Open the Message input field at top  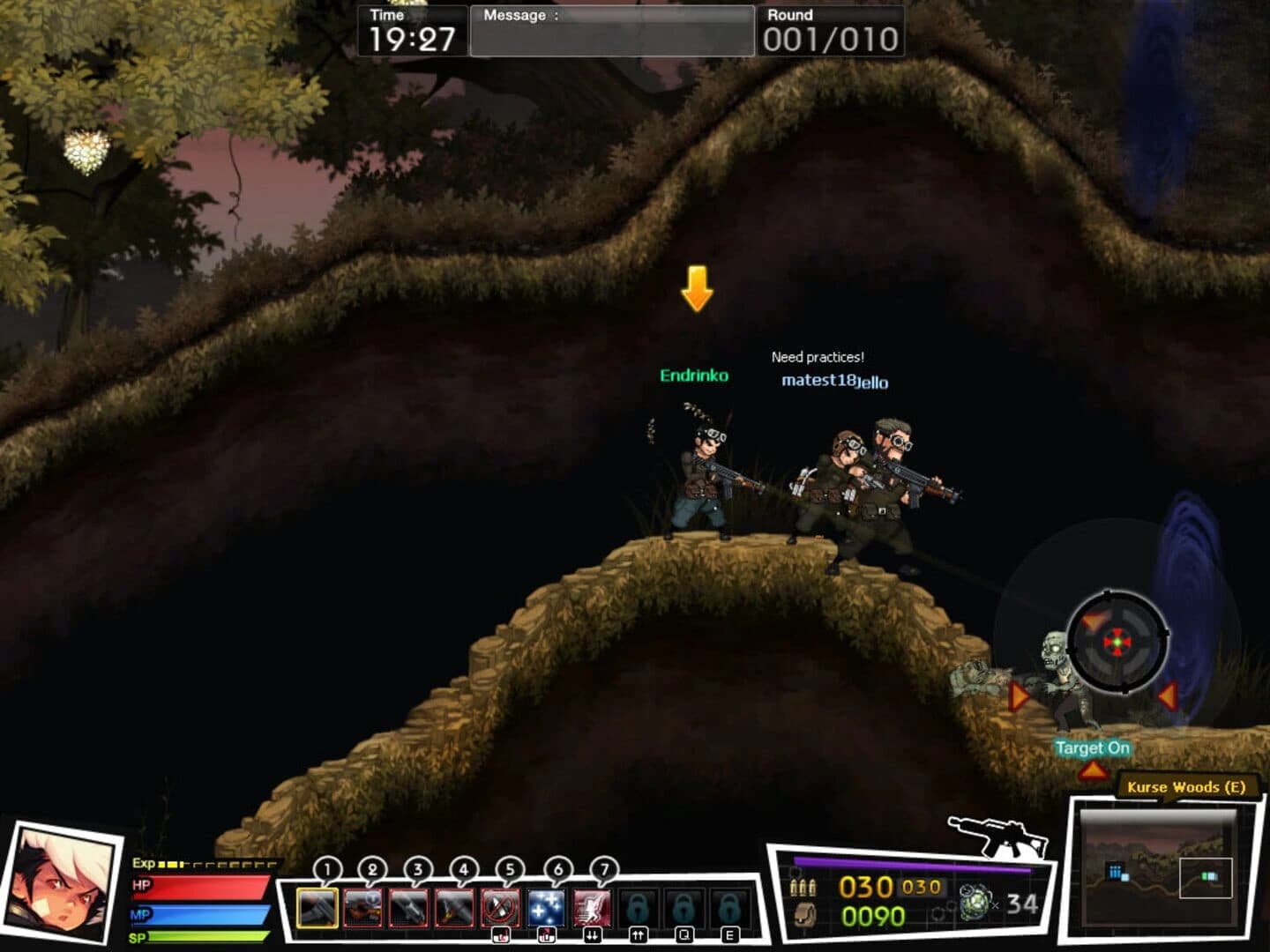[x=613, y=28]
